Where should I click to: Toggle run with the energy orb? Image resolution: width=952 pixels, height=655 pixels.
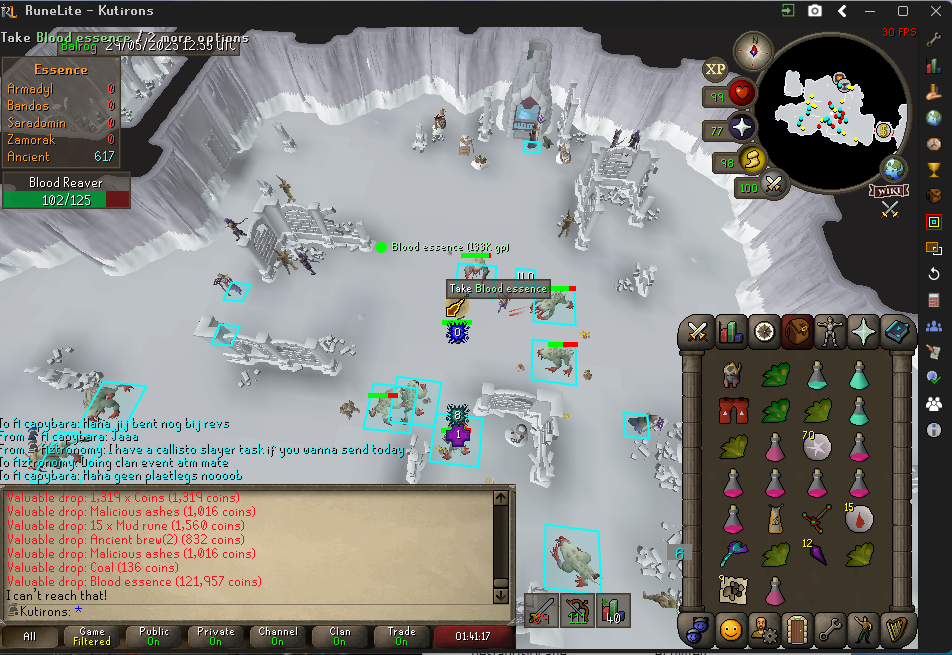pos(751,160)
